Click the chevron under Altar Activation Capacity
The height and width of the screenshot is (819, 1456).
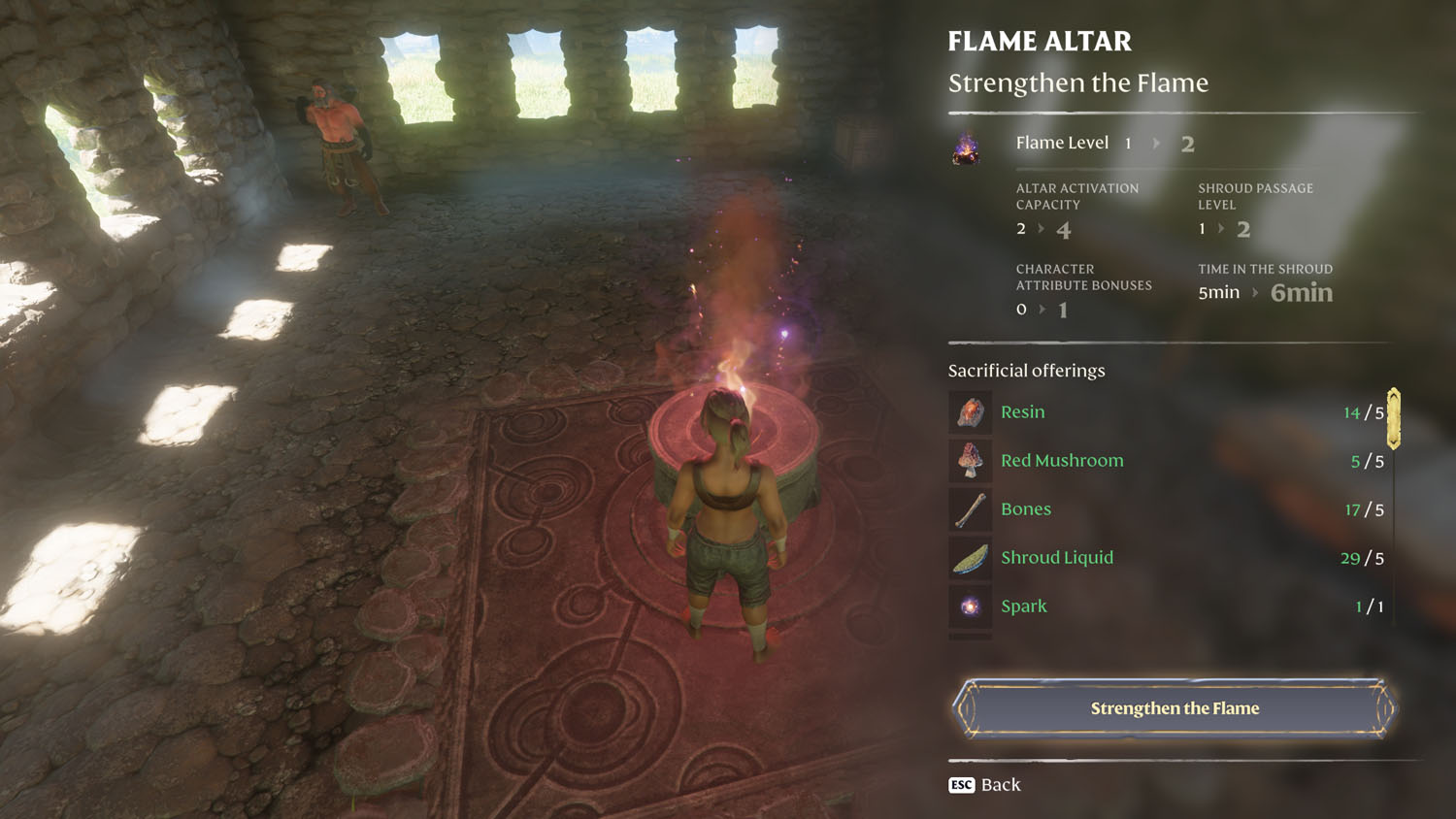[1042, 229]
